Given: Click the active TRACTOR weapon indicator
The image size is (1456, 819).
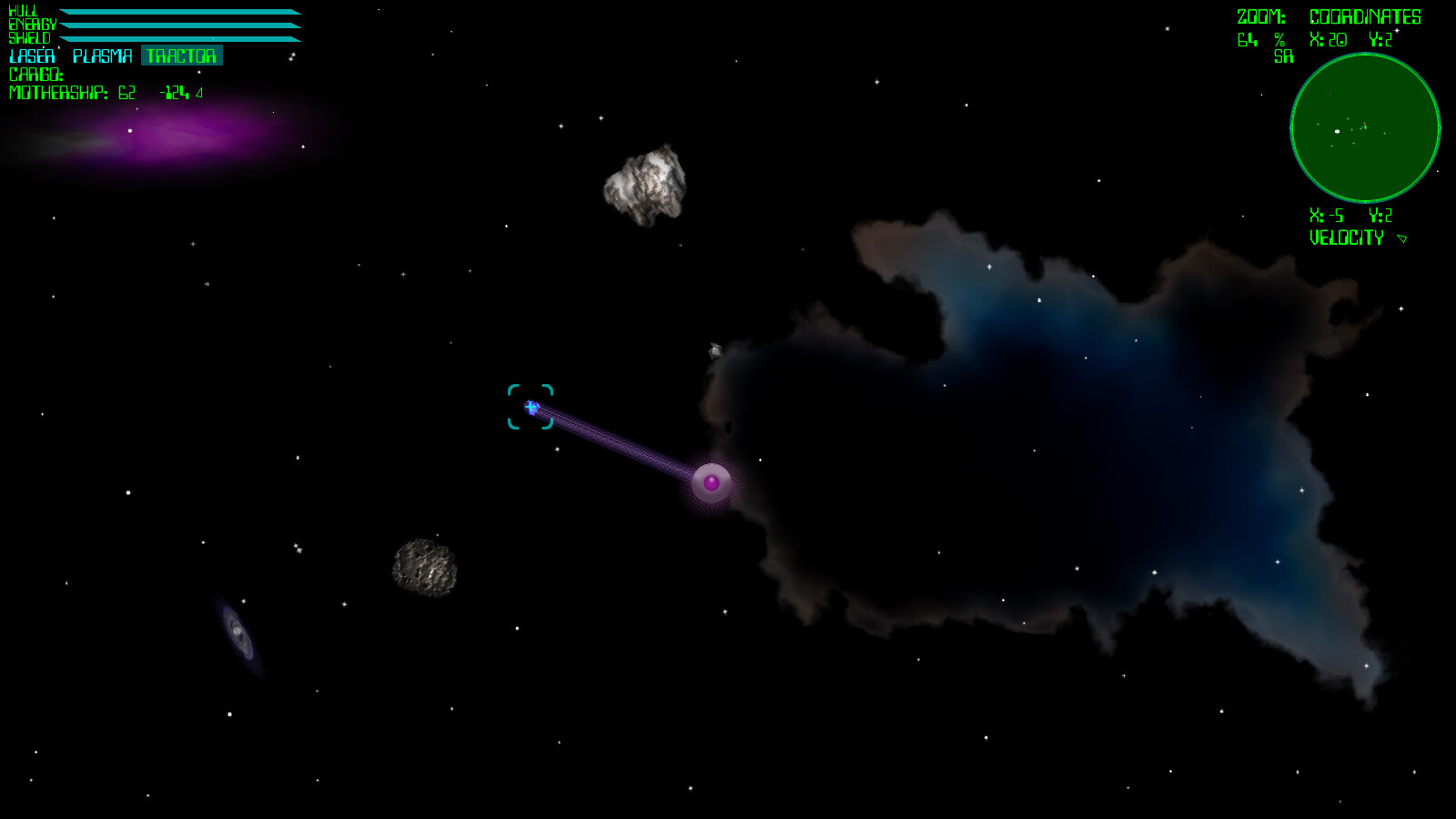Looking at the screenshot, I should (x=181, y=56).
